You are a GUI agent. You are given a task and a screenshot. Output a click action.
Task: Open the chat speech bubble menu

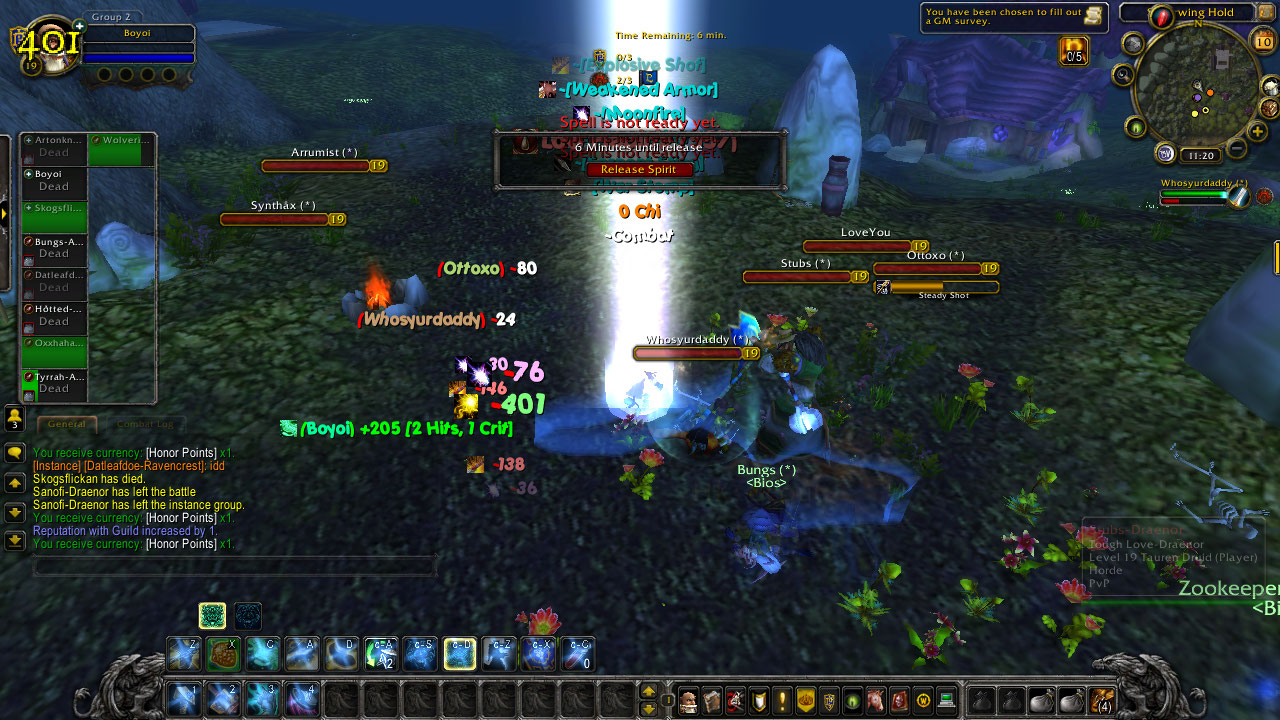tap(15, 453)
